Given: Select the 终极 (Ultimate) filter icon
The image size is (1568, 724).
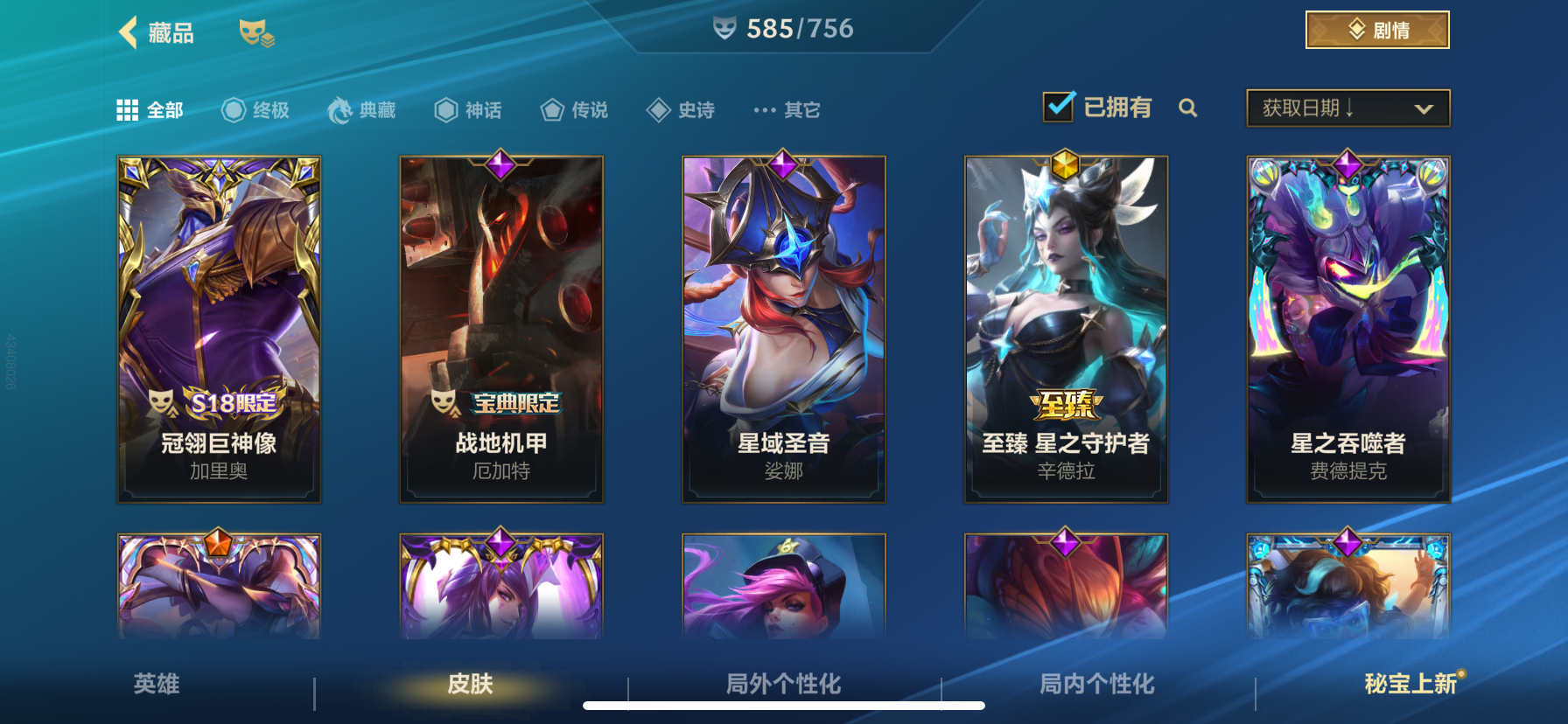Looking at the screenshot, I should pyautogui.click(x=233, y=109).
